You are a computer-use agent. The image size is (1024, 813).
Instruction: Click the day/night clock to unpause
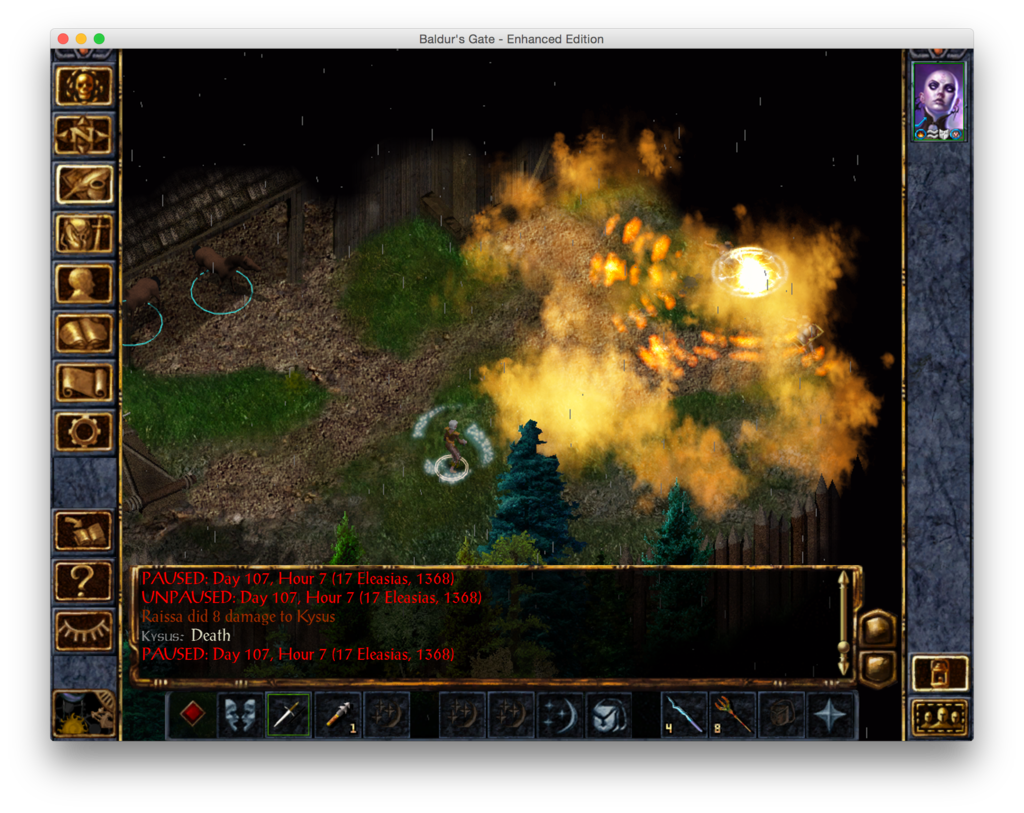pos(84,713)
